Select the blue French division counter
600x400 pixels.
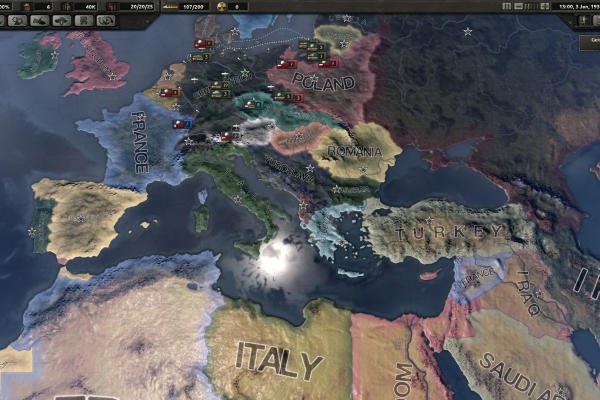182,124
